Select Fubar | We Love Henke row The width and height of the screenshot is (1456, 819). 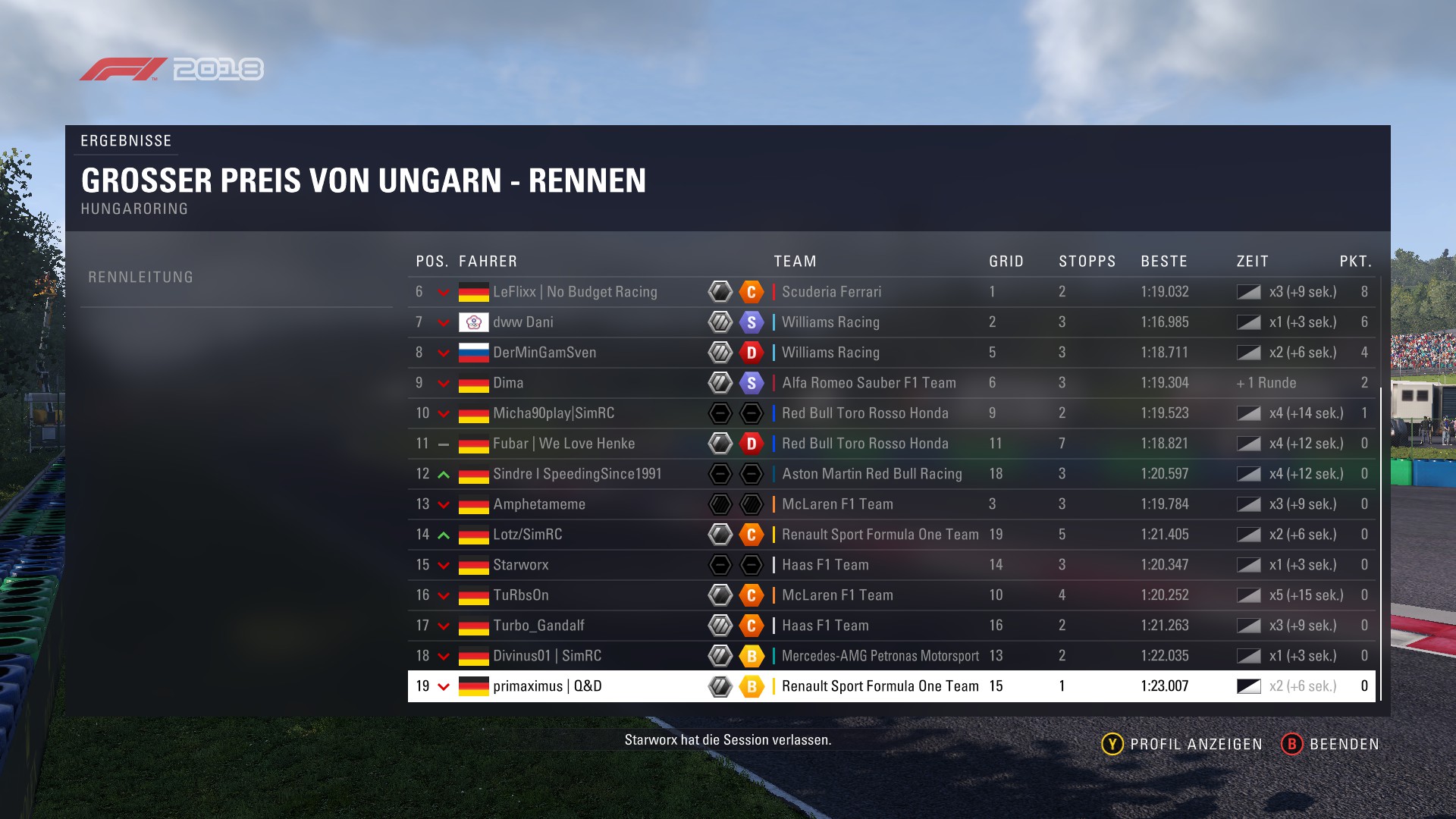pyautogui.click(x=563, y=444)
